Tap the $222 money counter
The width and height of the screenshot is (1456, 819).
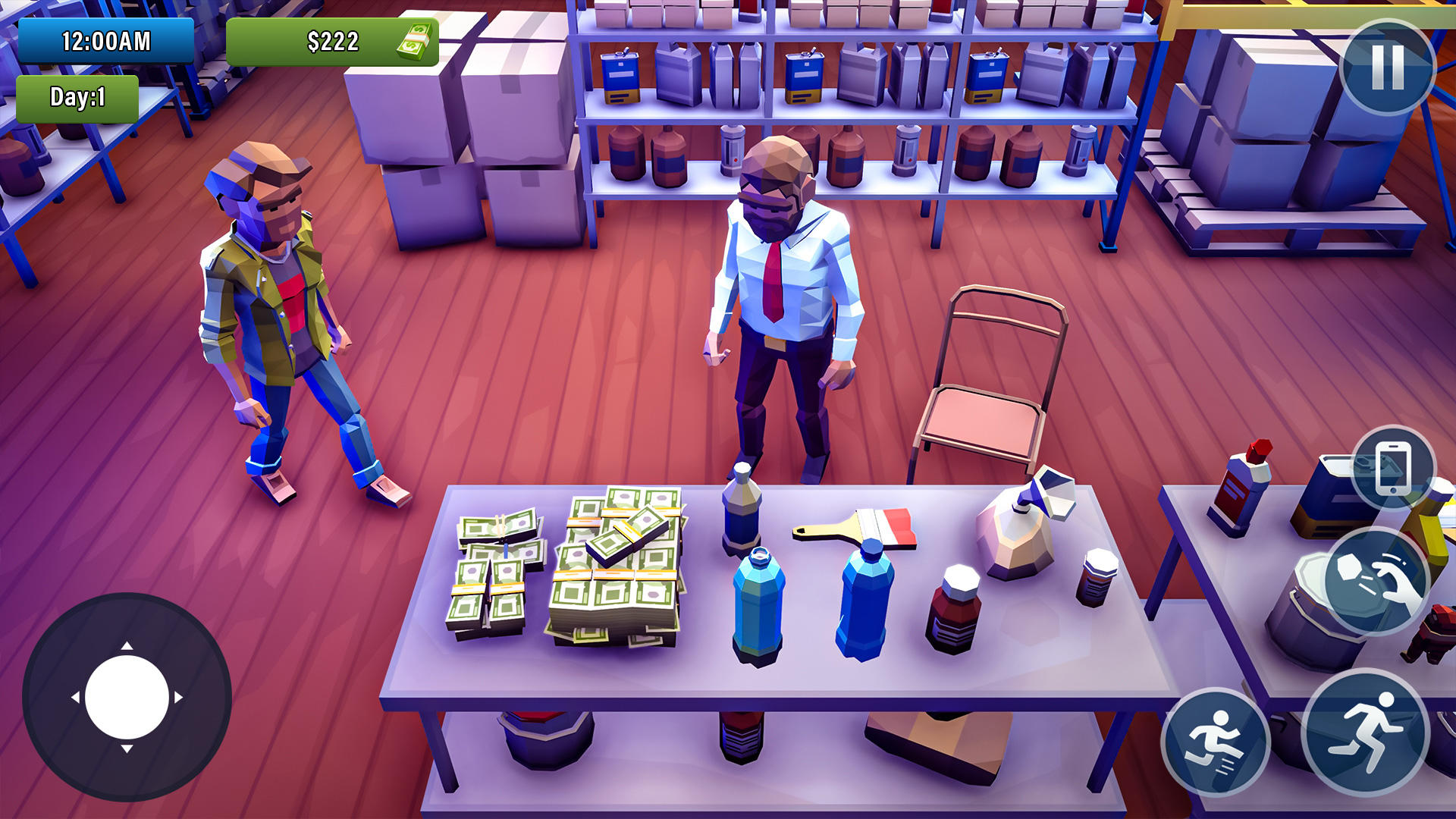[x=332, y=42]
